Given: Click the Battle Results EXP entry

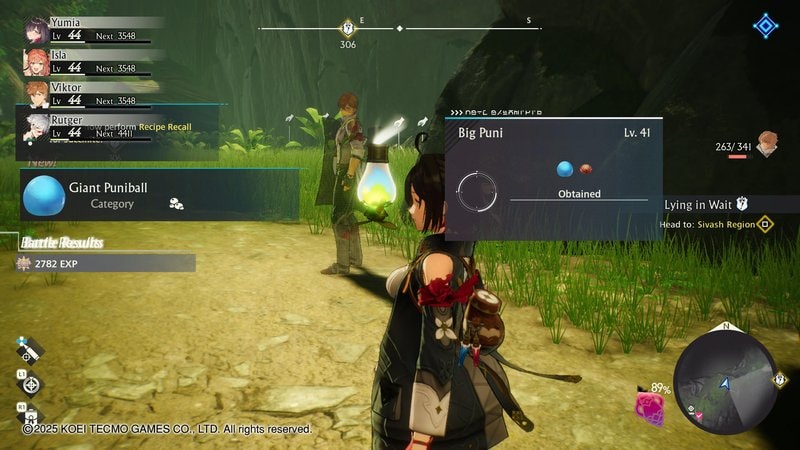Looking at the screenshot, I should (x=106, y=263).
